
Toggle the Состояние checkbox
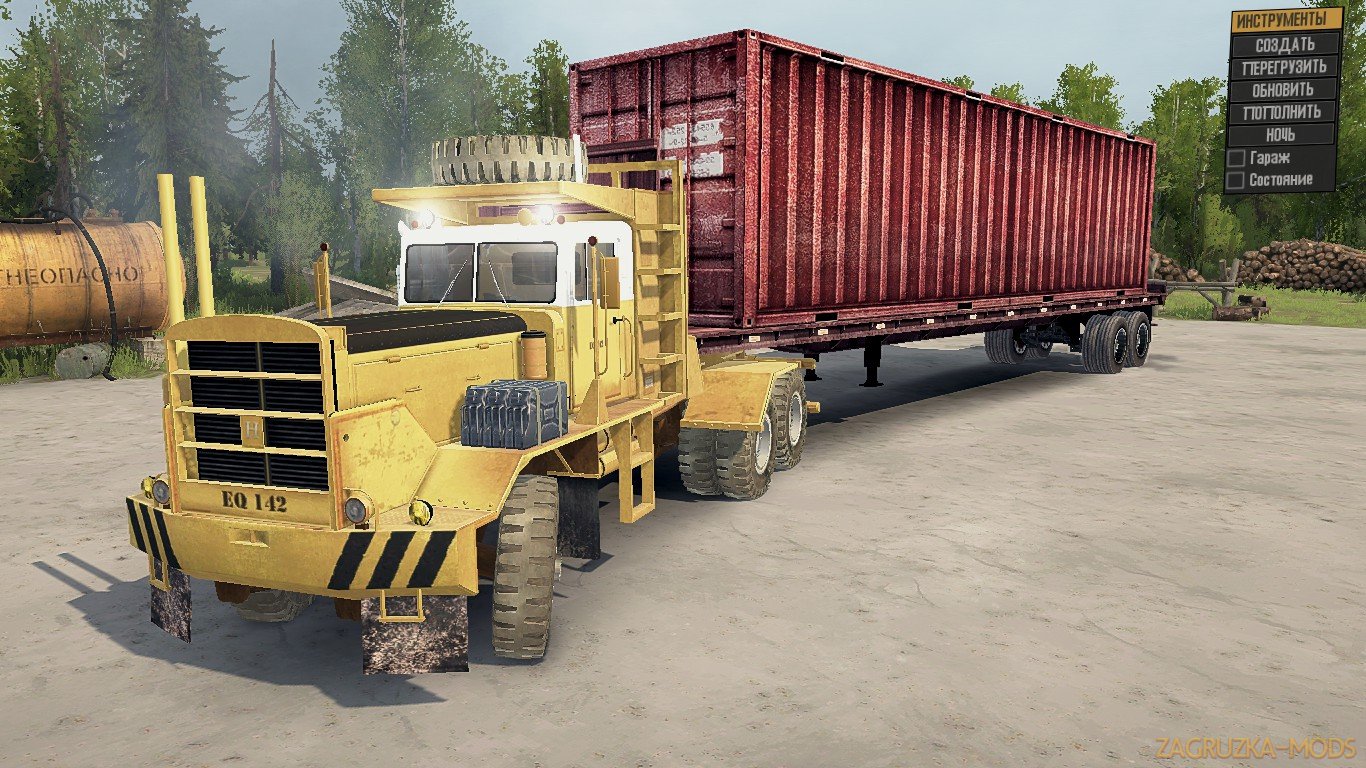(1238, 179)
